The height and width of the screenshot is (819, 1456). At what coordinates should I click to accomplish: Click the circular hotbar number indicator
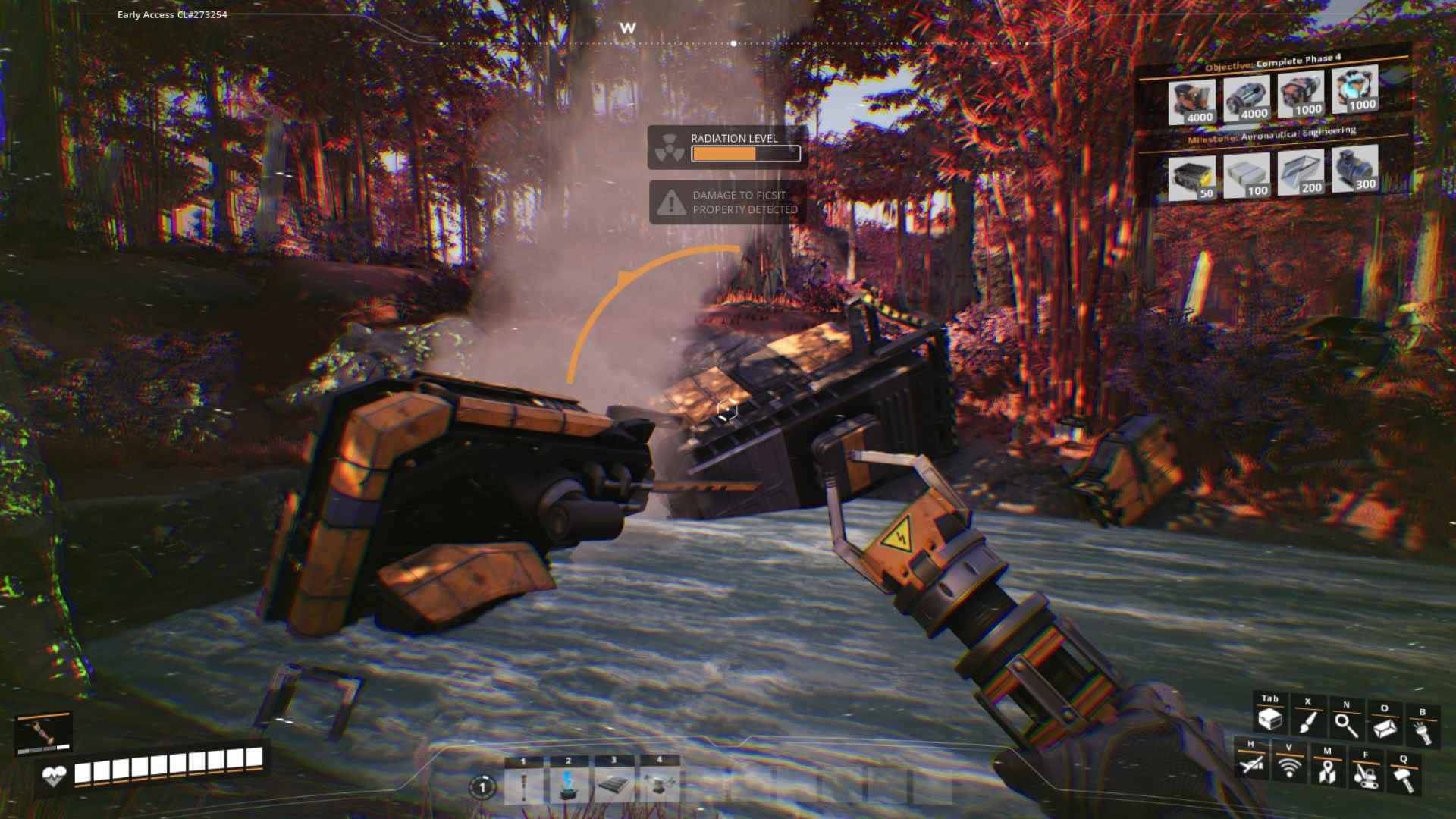point(482,787)
